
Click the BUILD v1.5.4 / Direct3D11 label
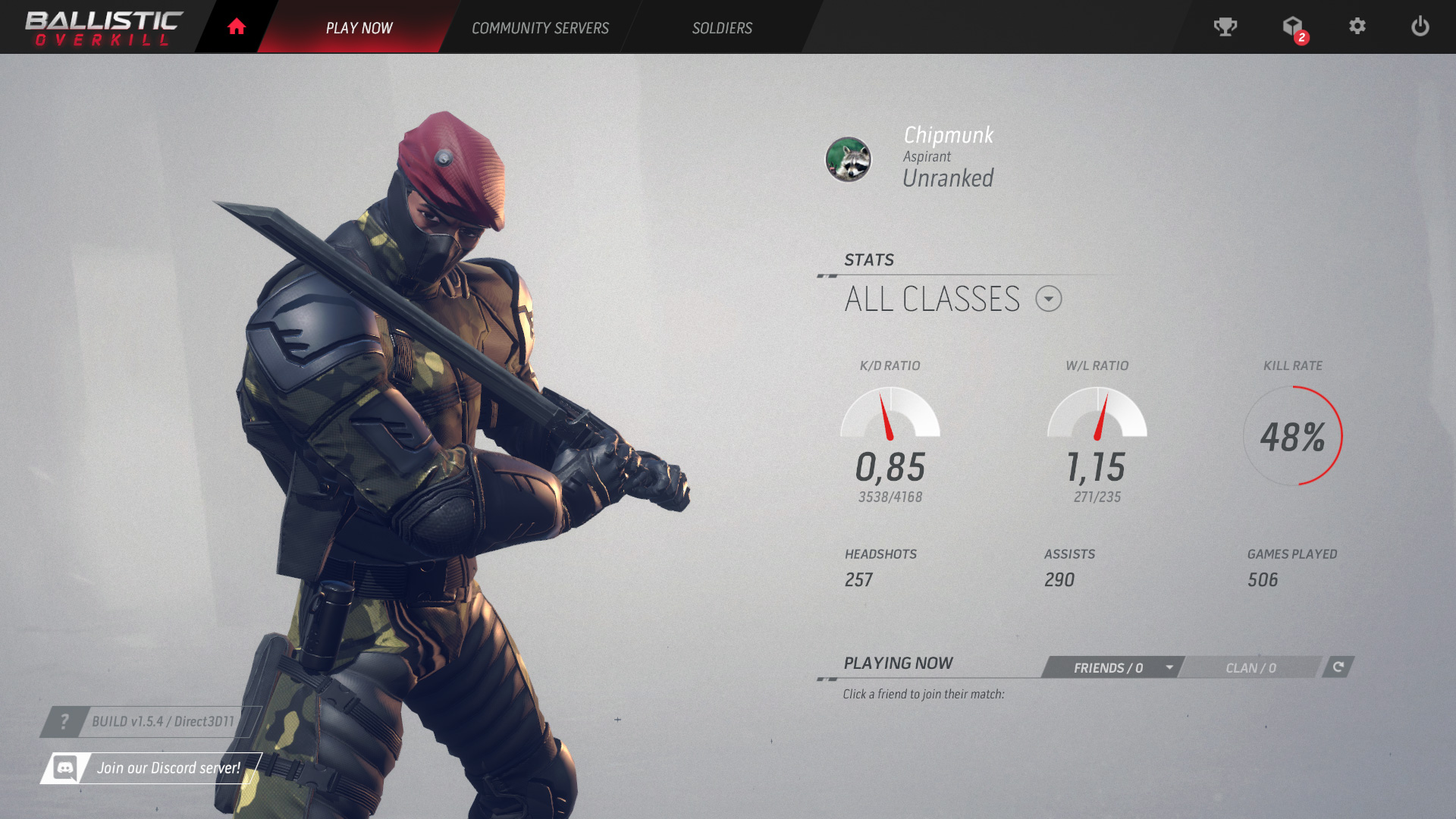163,722
